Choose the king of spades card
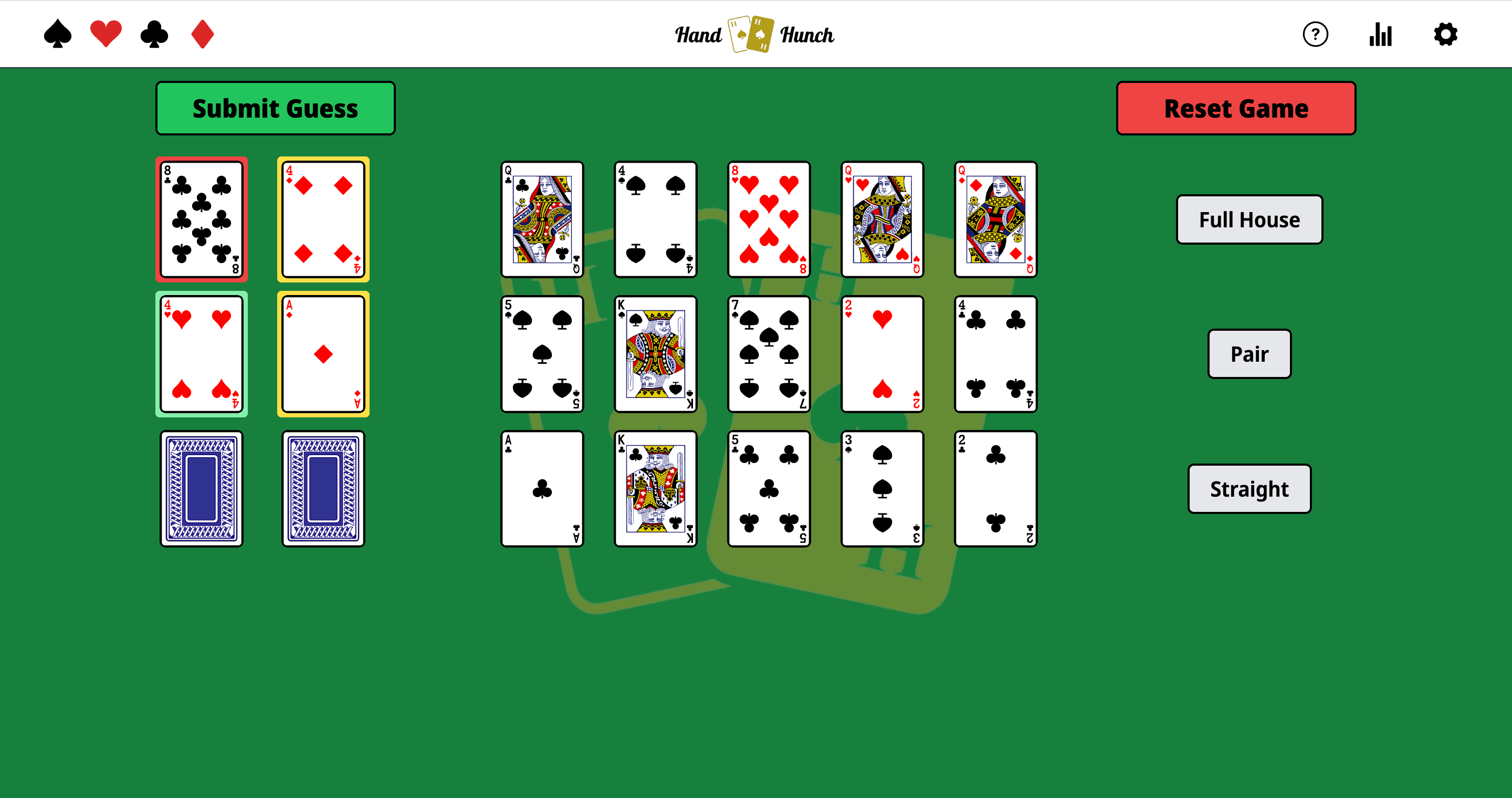This screenshot has height=798, width=1512. (x=655, y=354)
